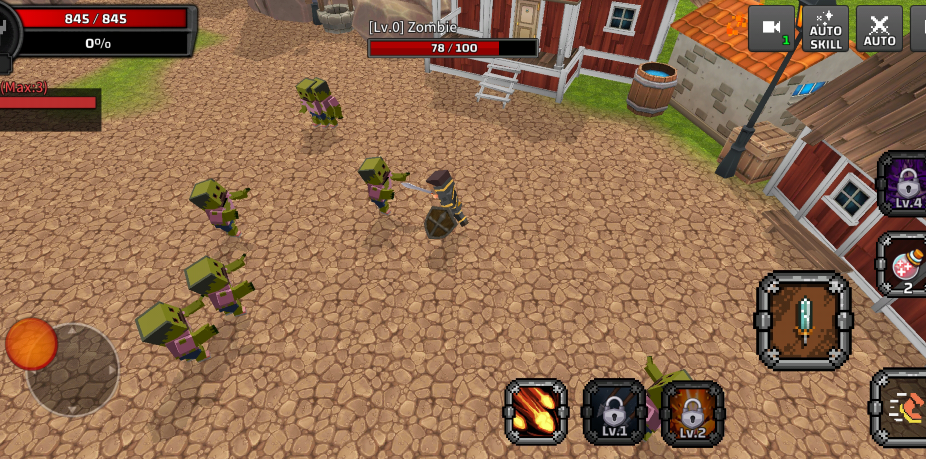Toggle the camera view button
Image resolution: width=926 pixels, height=459 pixels.
771,29
